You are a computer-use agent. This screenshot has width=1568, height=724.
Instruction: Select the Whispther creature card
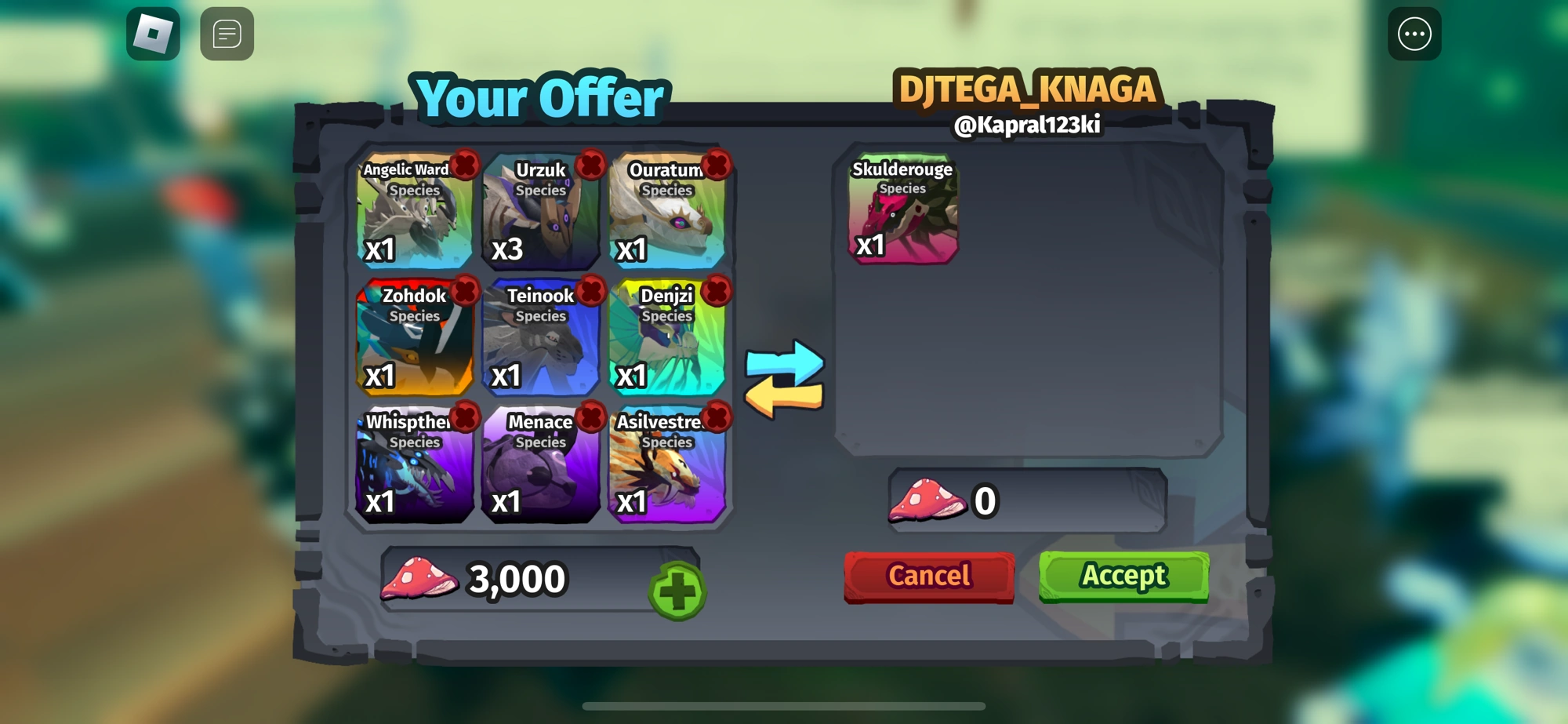pos(415,471)
